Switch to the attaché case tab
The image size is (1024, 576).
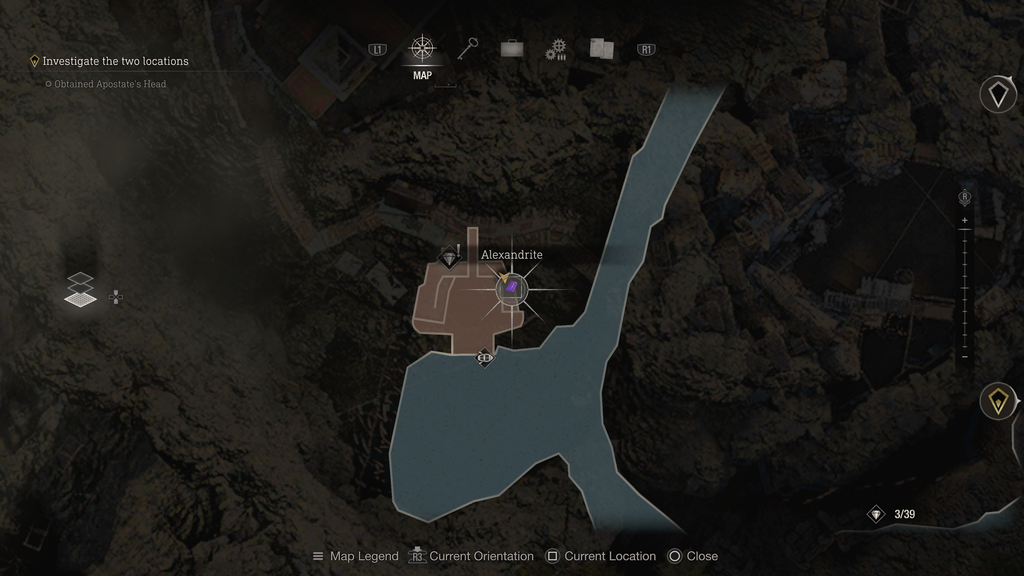pos(512,49)
